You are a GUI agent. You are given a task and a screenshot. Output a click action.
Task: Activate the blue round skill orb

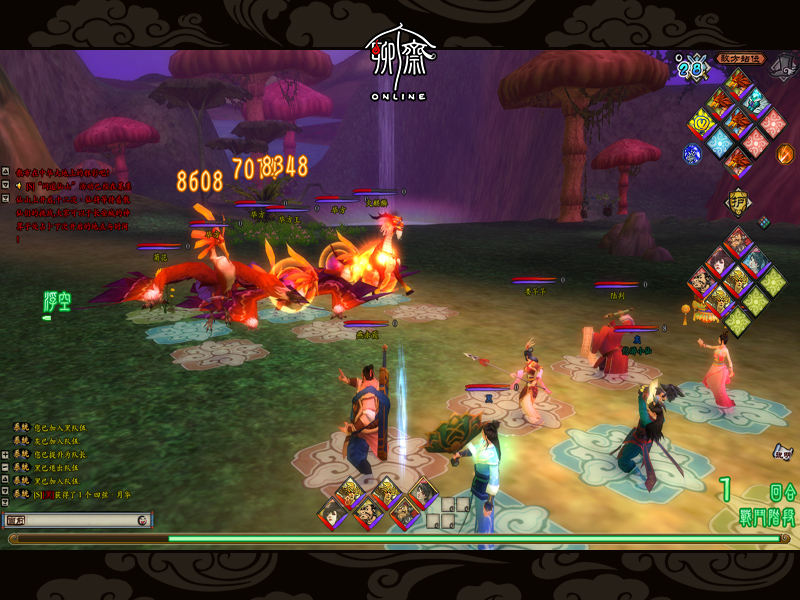point(692,154)
